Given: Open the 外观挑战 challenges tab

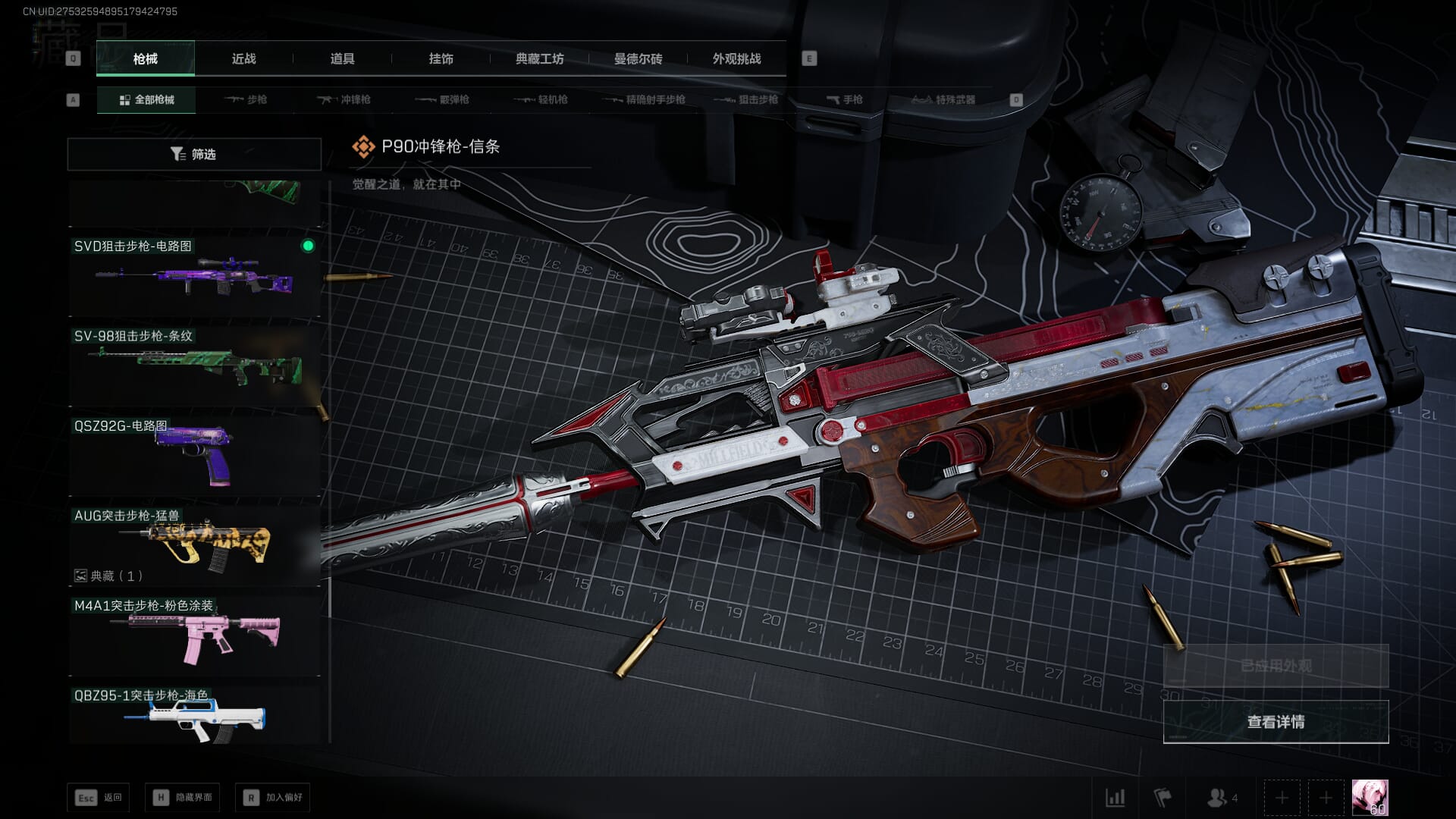Looking at the screenshot, I should coord(736,58).
